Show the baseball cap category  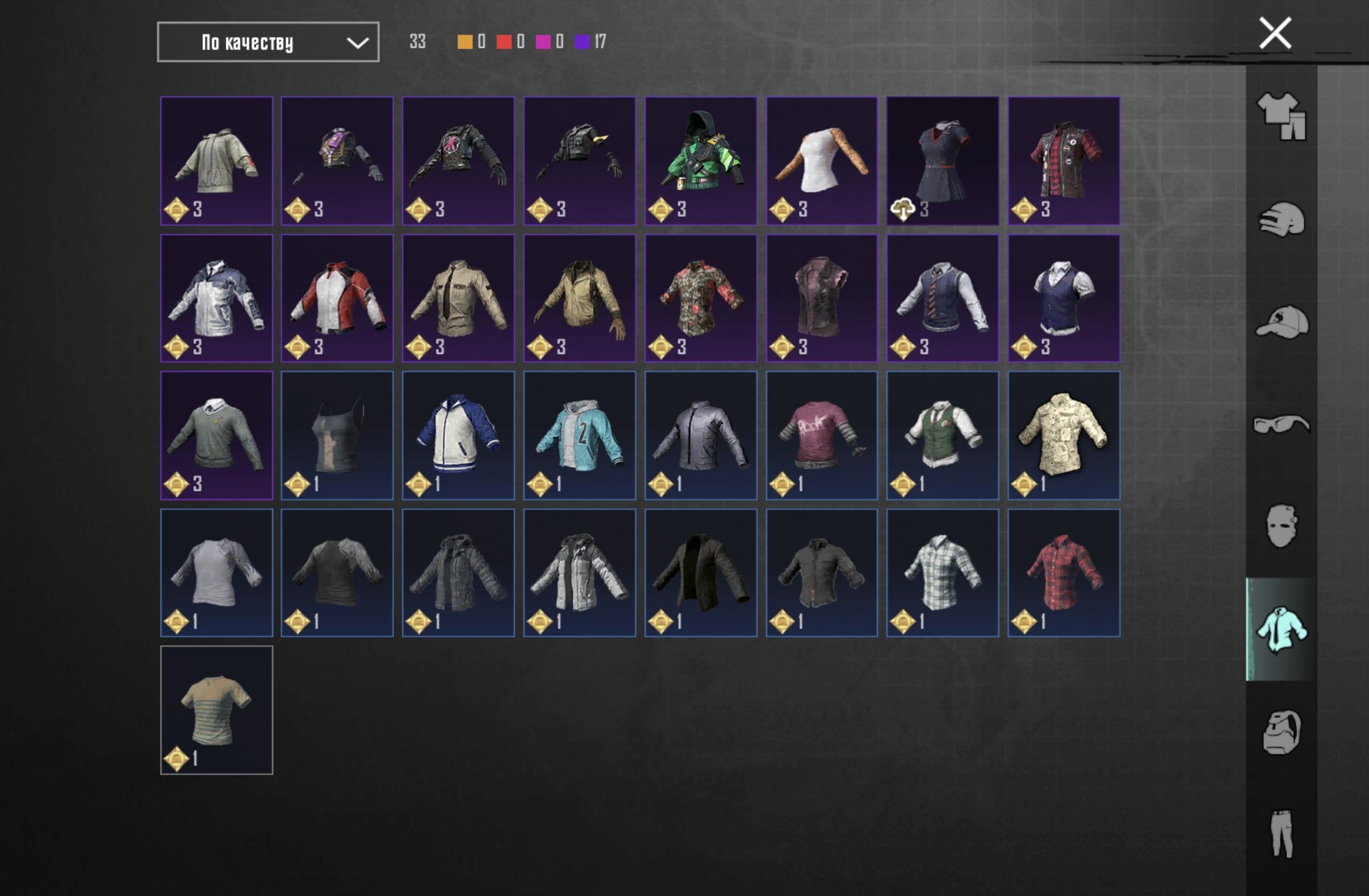coord(1281,322)
